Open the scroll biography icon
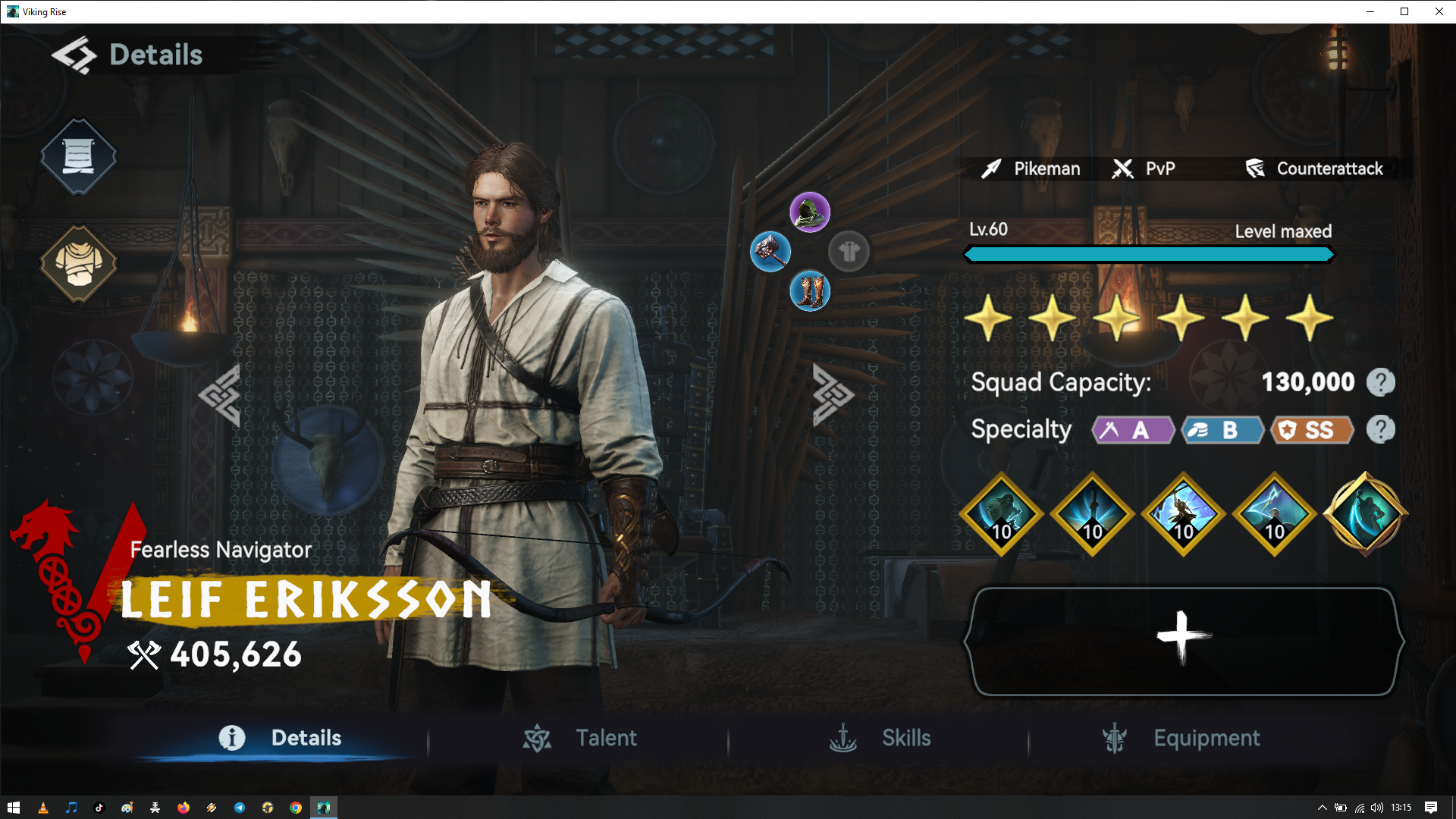Image resolution: width=1456 pixels, height=819 pixels. coord(78,156)
